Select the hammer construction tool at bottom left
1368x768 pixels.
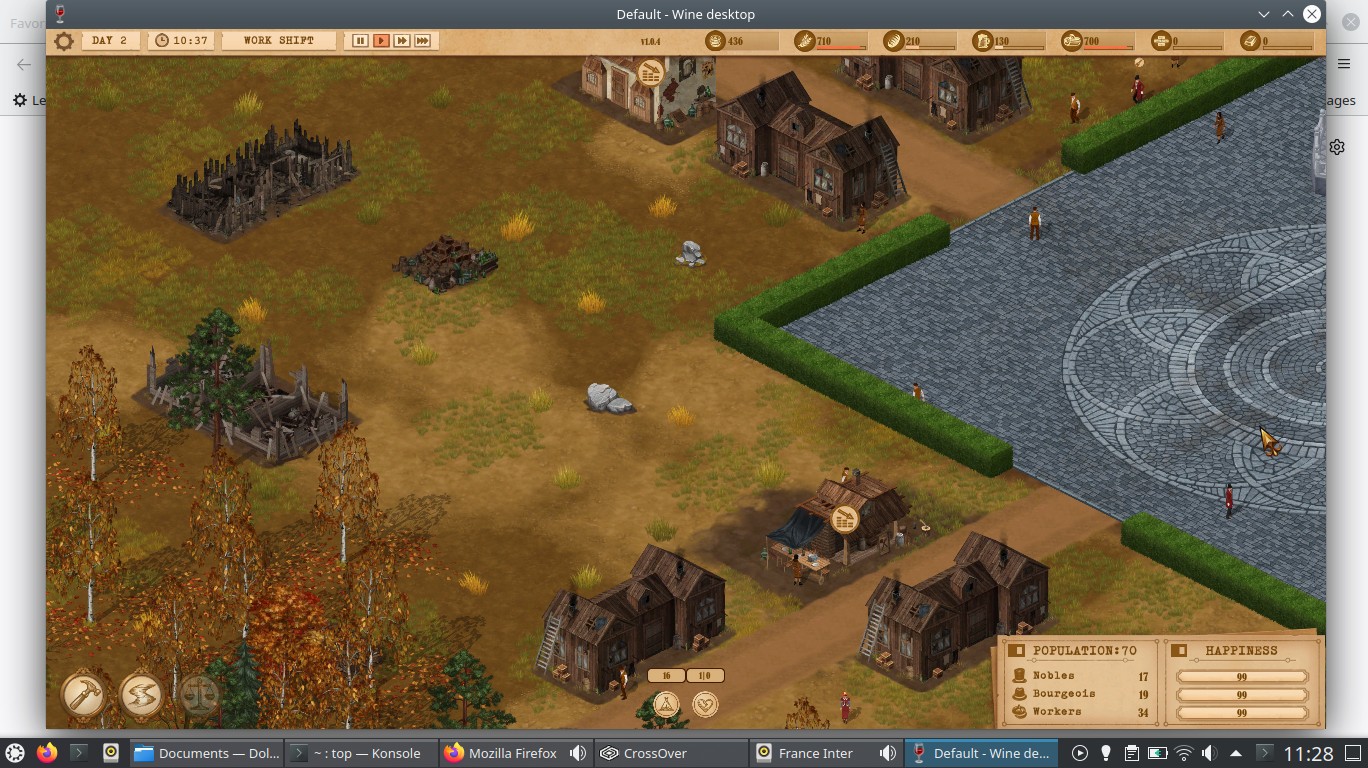point(84,693)
